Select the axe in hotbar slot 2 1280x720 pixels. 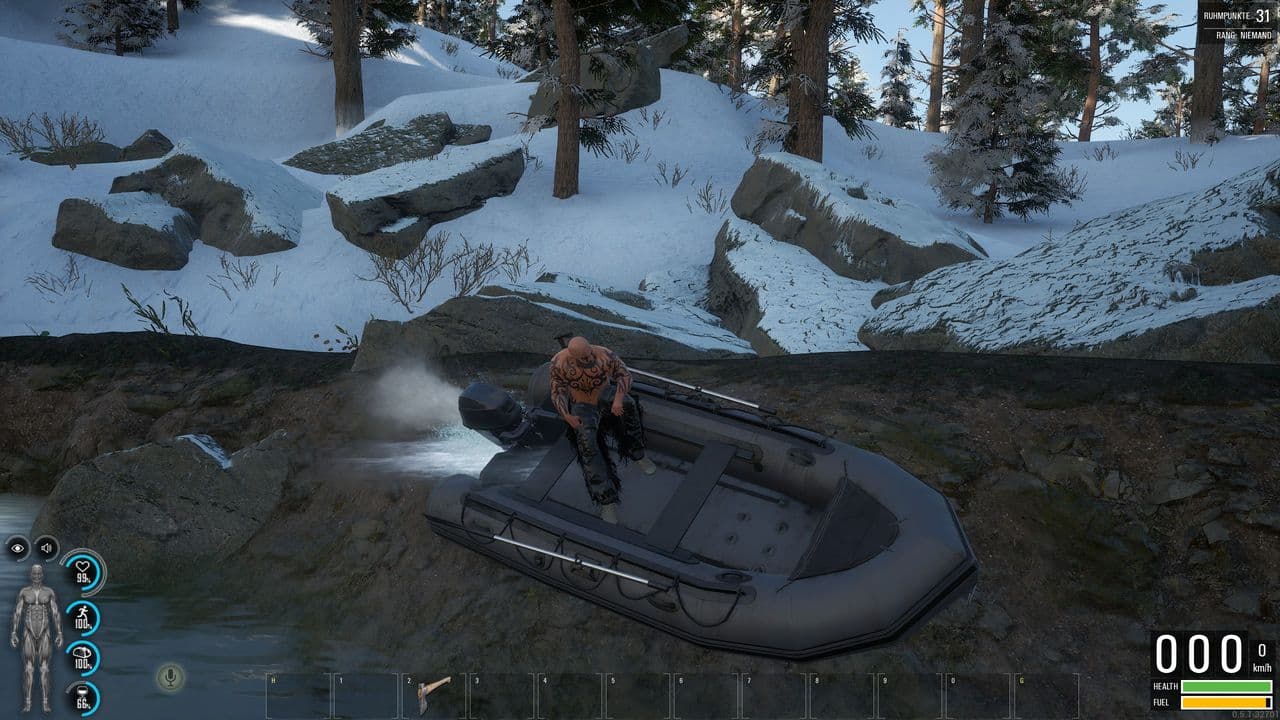coord(435,692)
